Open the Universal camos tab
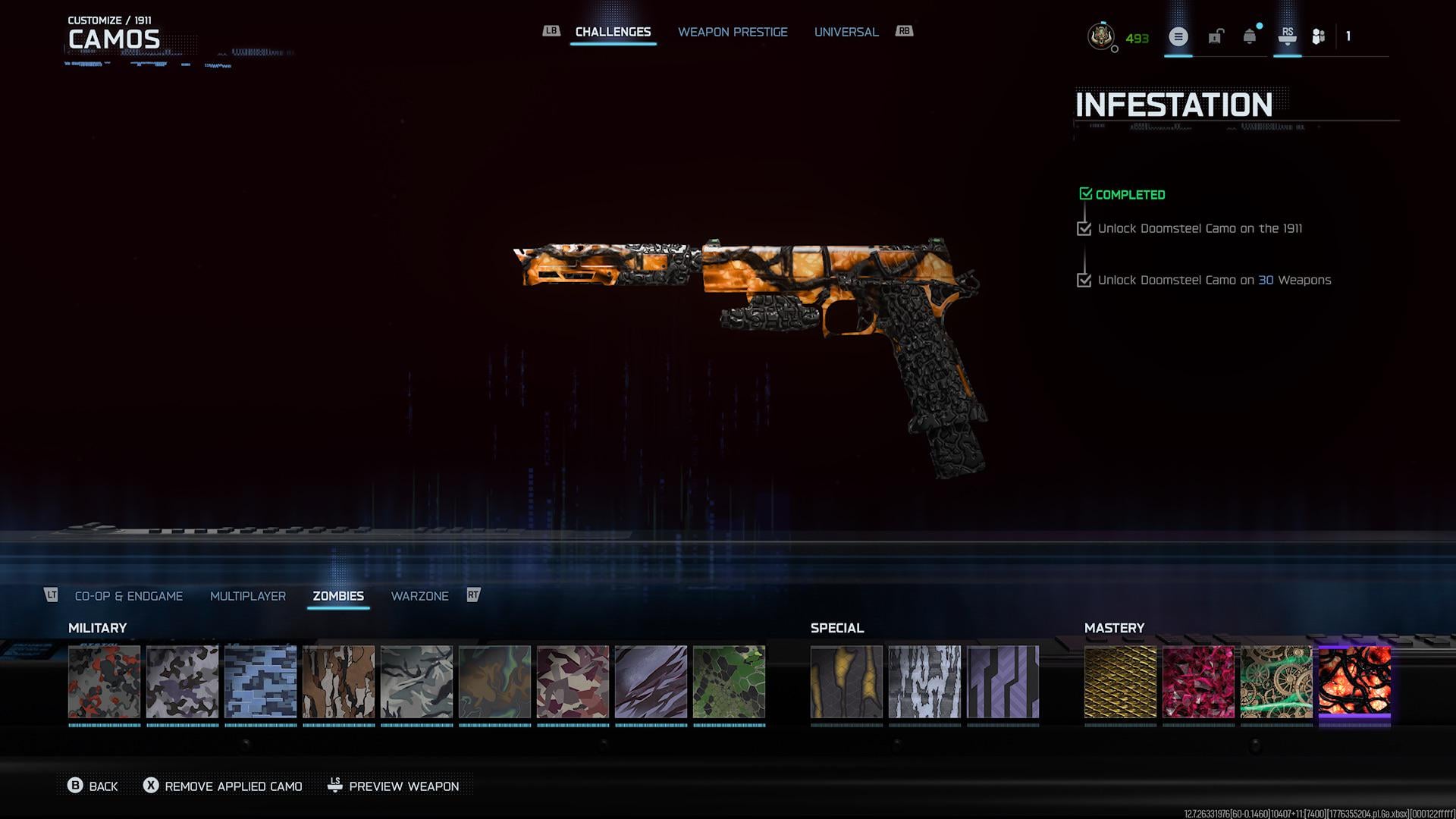Viewport: 1456px width, 819px height. click(x=846, y=32)
